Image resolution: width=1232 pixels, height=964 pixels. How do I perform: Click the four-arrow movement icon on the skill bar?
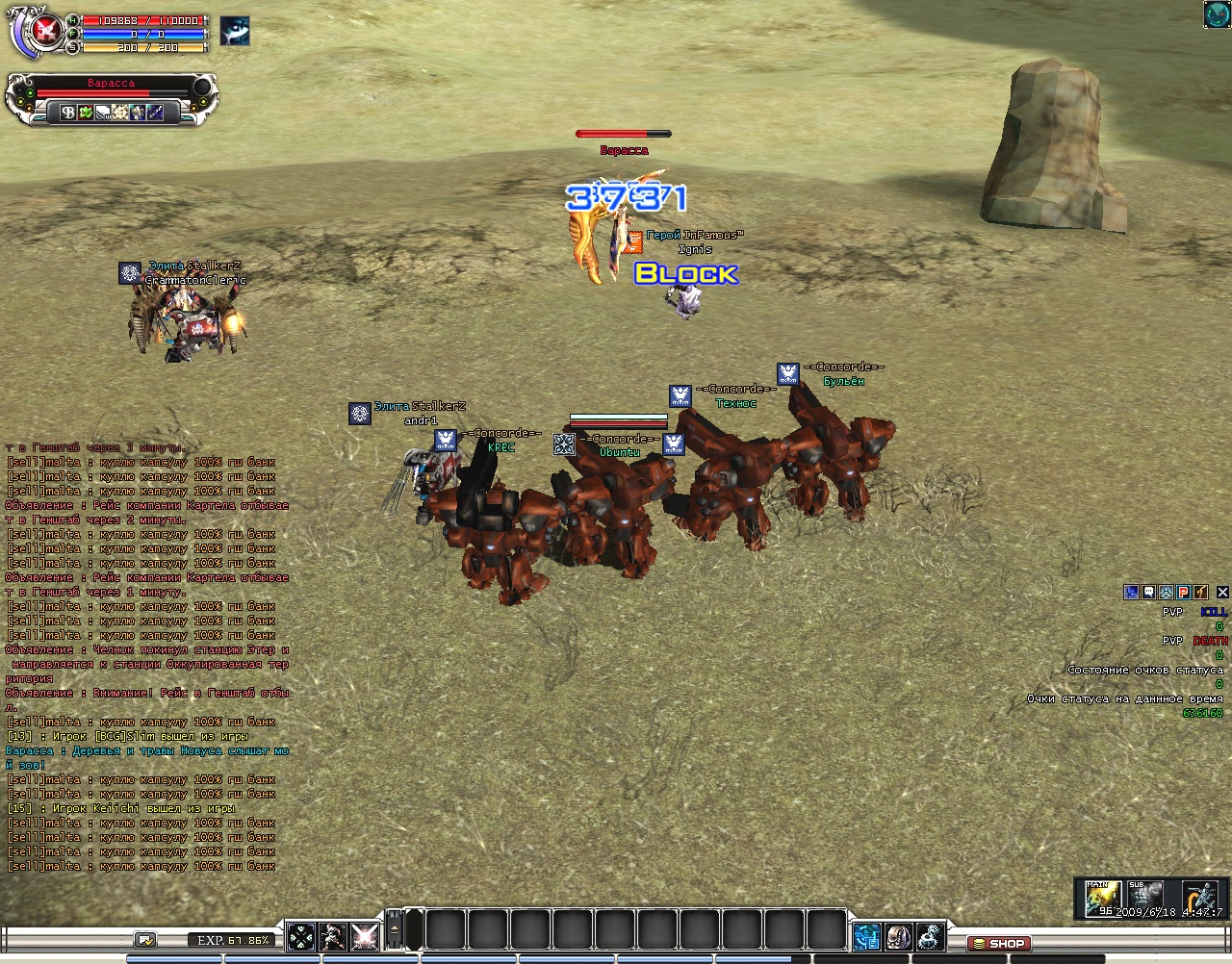pos(301,935)
